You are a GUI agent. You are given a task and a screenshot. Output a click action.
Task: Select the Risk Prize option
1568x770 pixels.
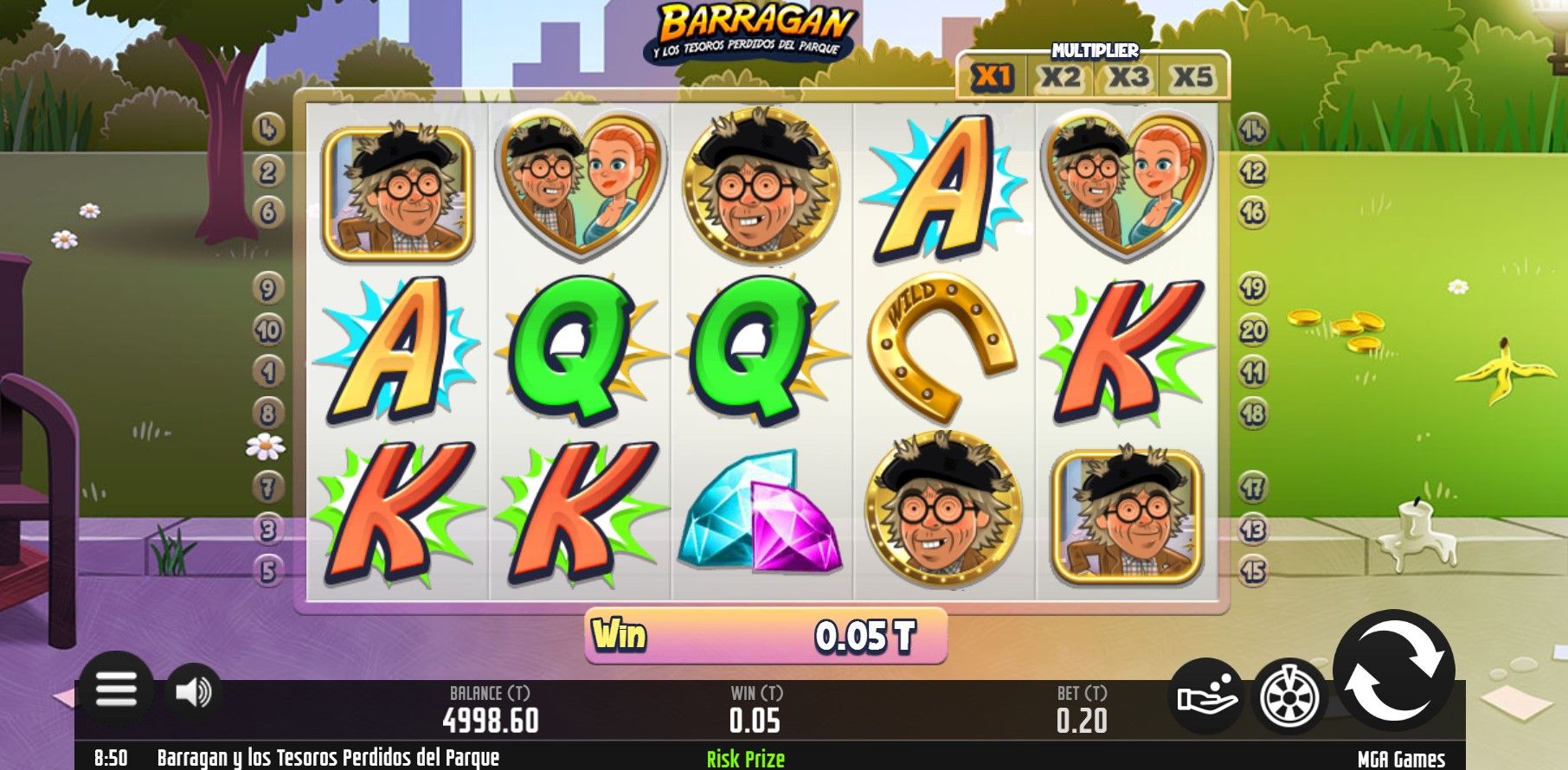[745, 759]
